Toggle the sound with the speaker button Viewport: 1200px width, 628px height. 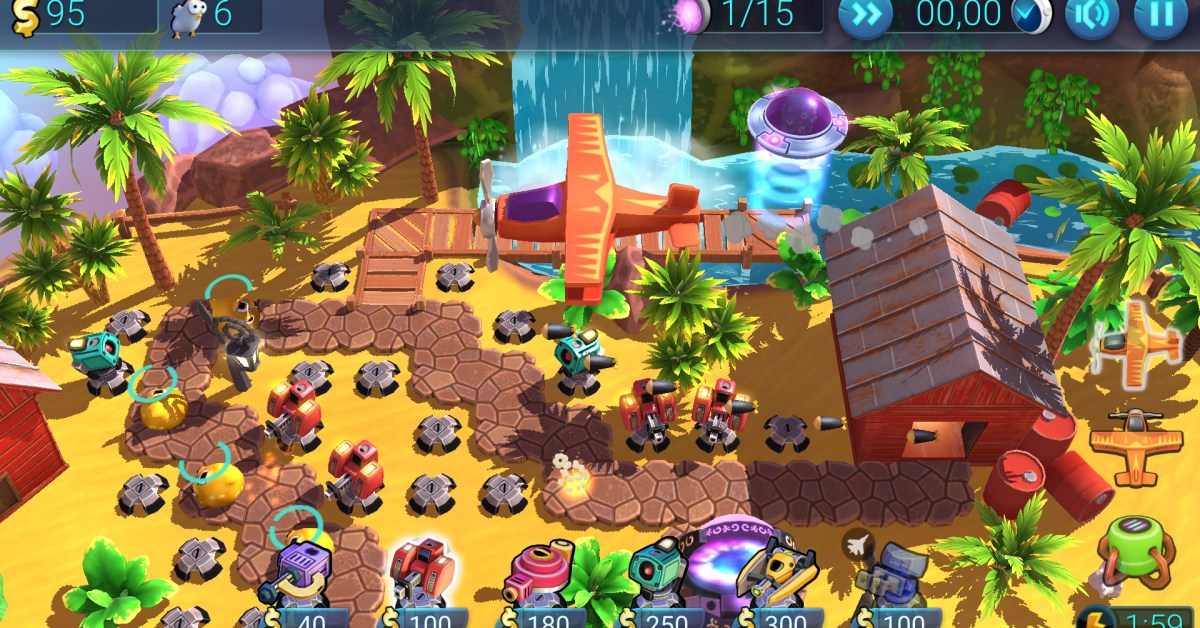(1092, 16)
